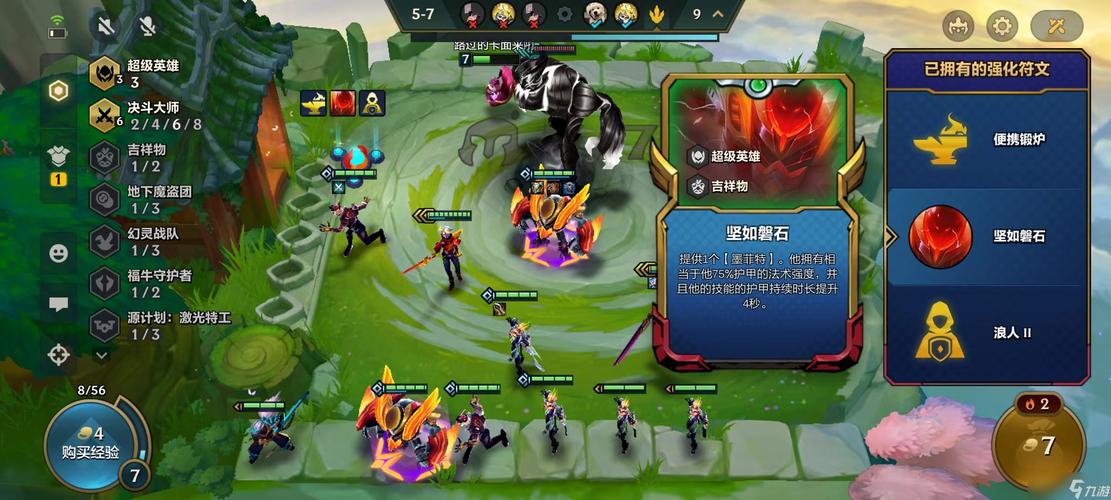This screenshot has height=500, width=1111.
Task: Switch to the items tab with badge 1
Action: pos(58,160)
